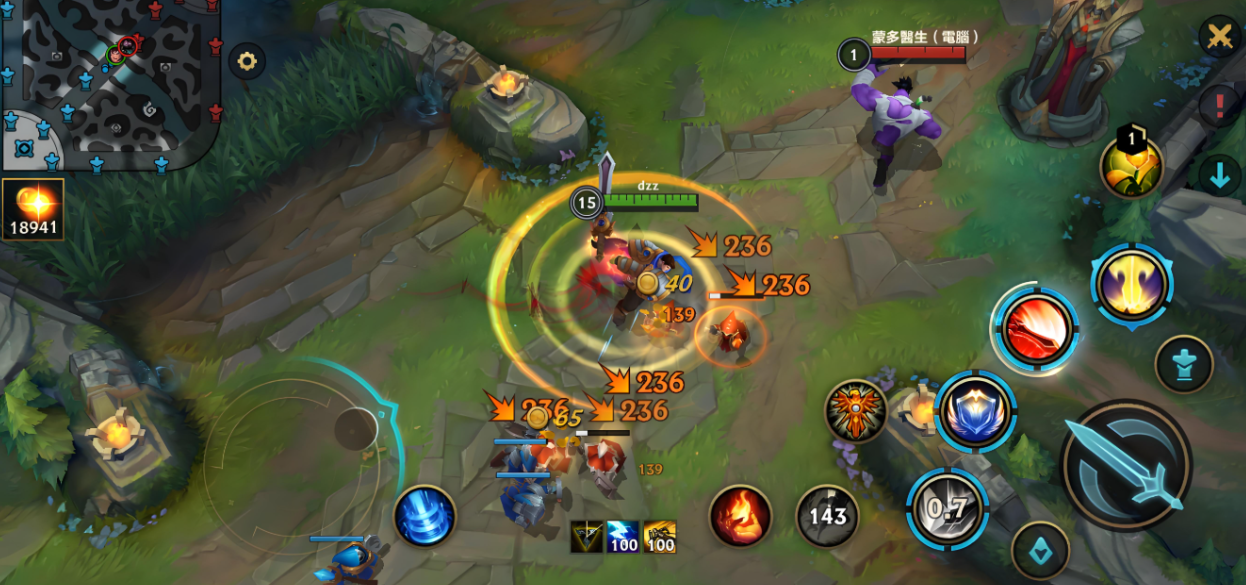Tap the crossed swords button
Image resolution: width=1246 pixels, height=585 pixels.
coord(1219,37)
